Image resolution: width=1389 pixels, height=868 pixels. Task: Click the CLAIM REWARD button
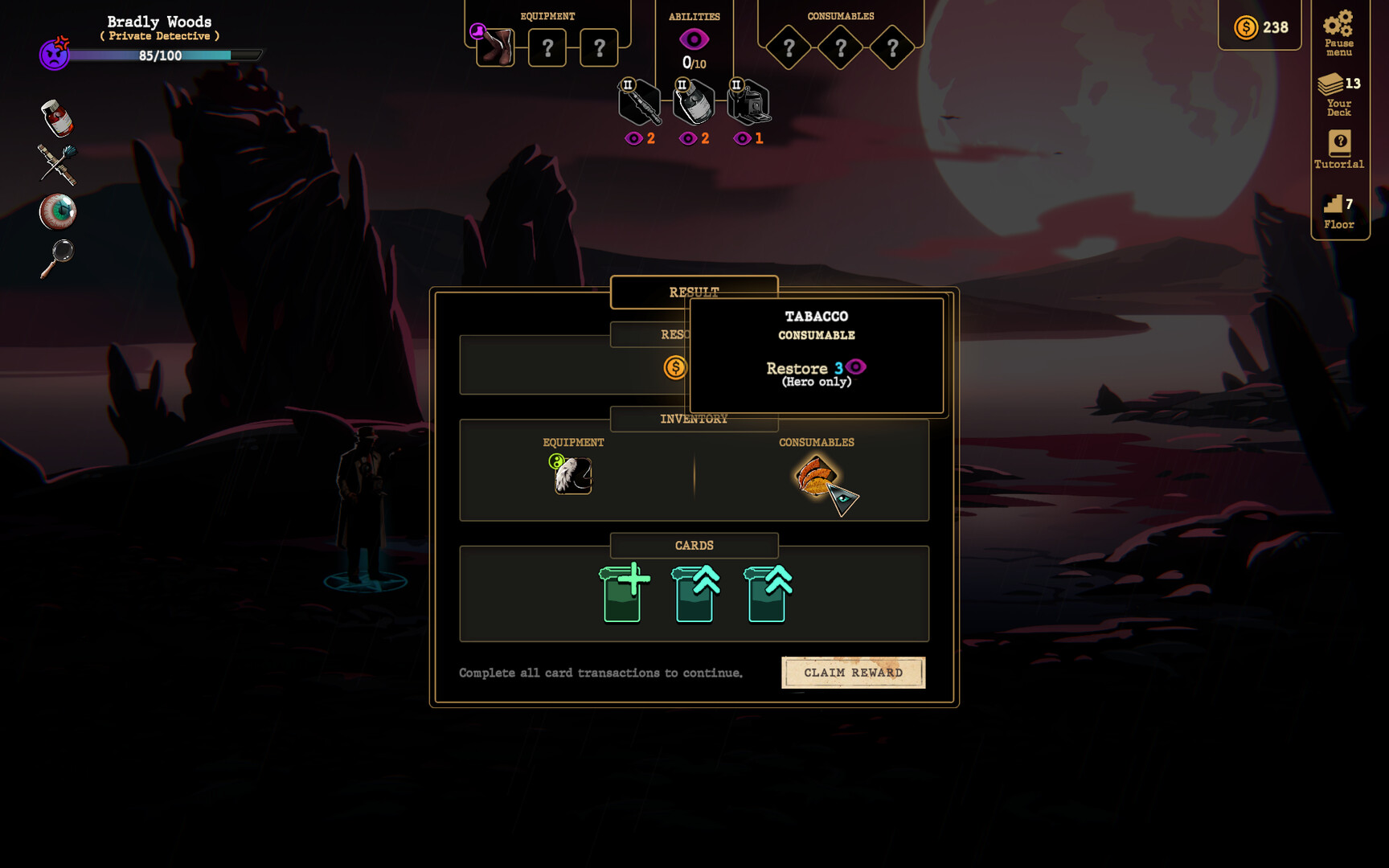click(853, 673)
